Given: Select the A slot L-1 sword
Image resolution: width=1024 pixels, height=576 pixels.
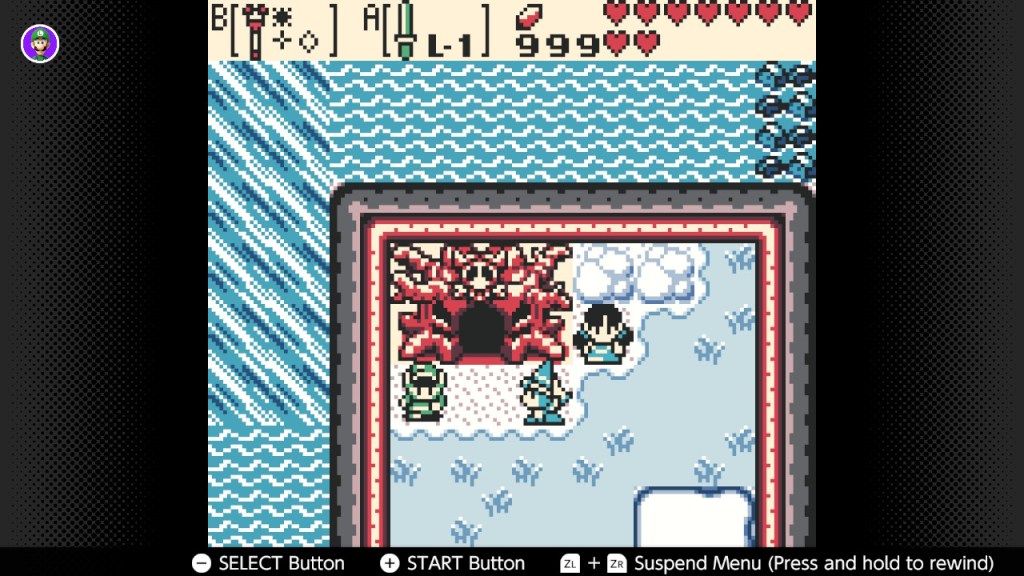Looking at the screenshot, I should (x=428, y=30).
